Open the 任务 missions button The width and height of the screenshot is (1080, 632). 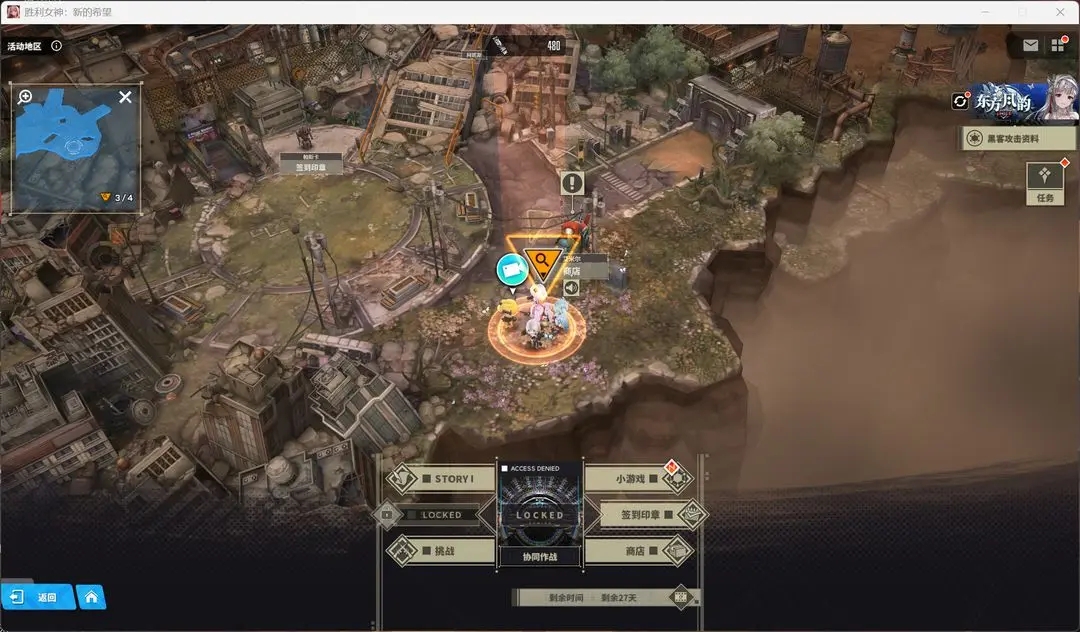tap(1045, 181)
